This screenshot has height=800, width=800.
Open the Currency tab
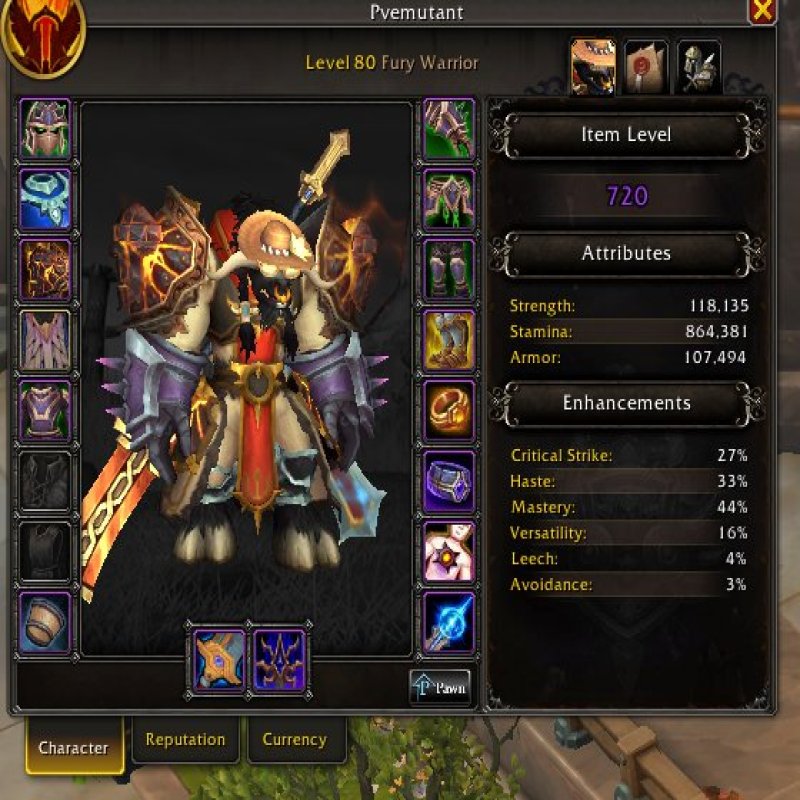point(294,740)
